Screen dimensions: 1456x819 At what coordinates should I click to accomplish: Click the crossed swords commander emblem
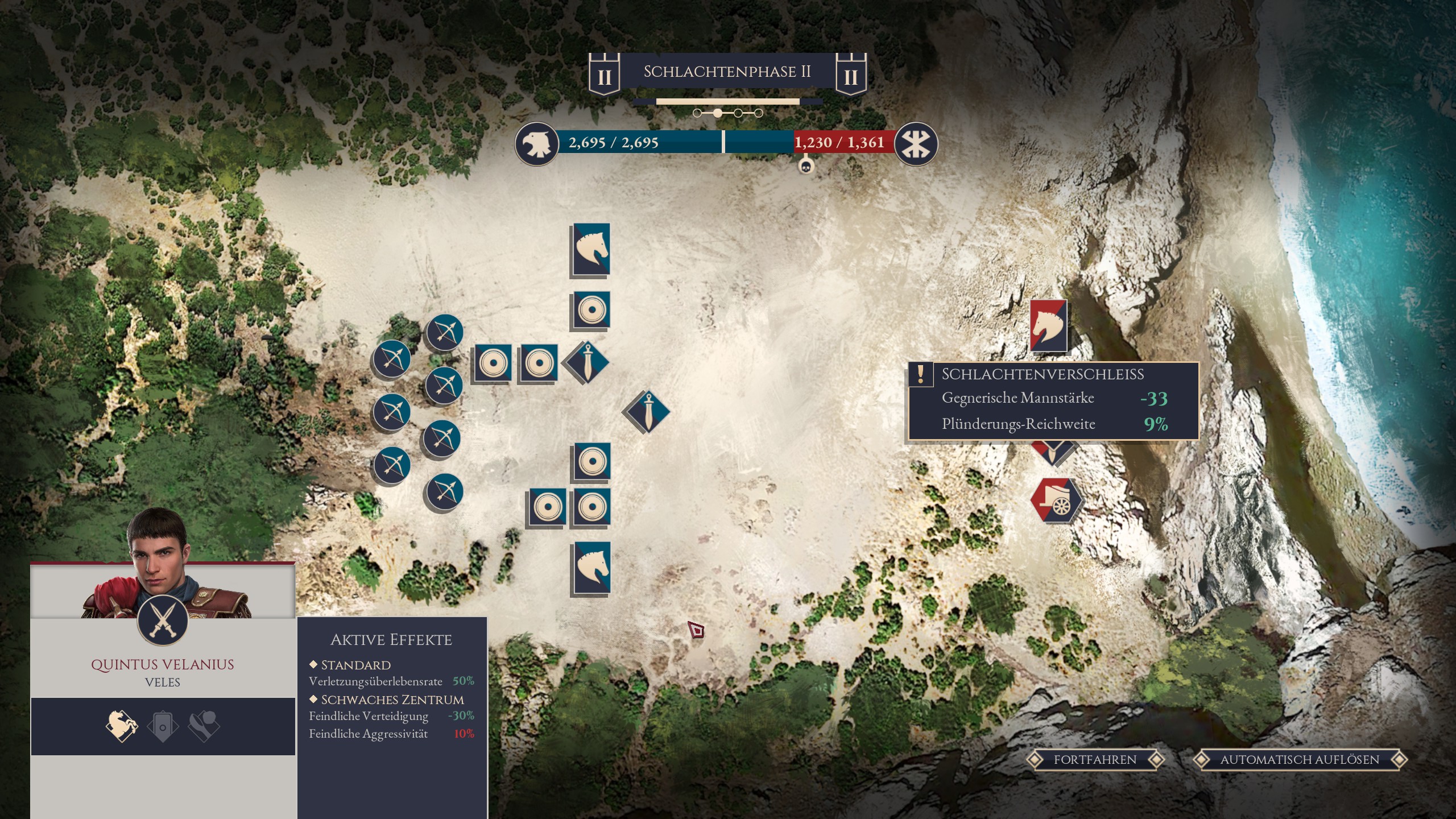pyautogui.click(x=163, y=619)
